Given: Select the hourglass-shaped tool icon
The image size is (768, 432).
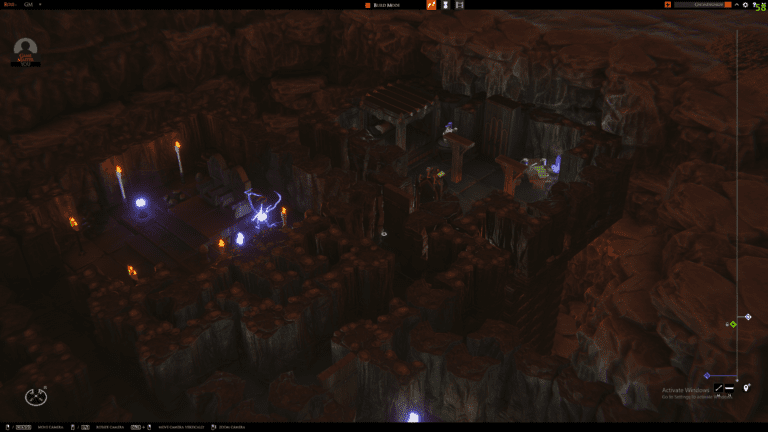Looking at the screenshot, I should pyautogui.click(x=445, y=5).
